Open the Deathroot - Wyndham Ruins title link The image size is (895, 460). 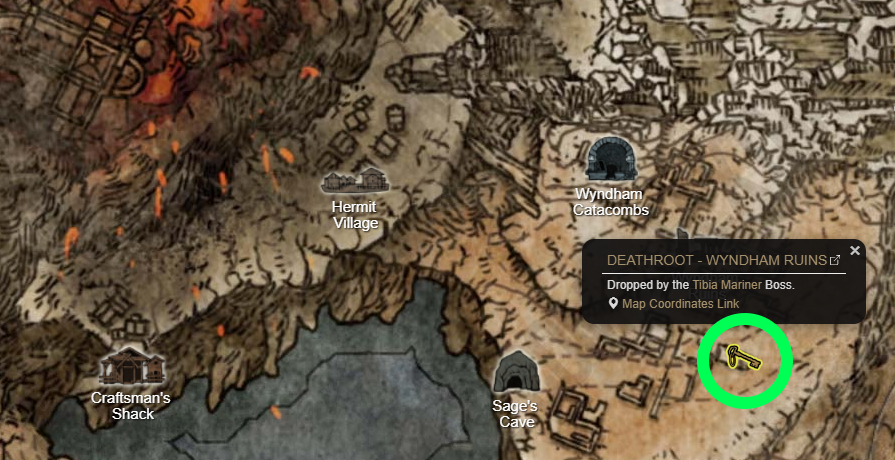[717, 260]
